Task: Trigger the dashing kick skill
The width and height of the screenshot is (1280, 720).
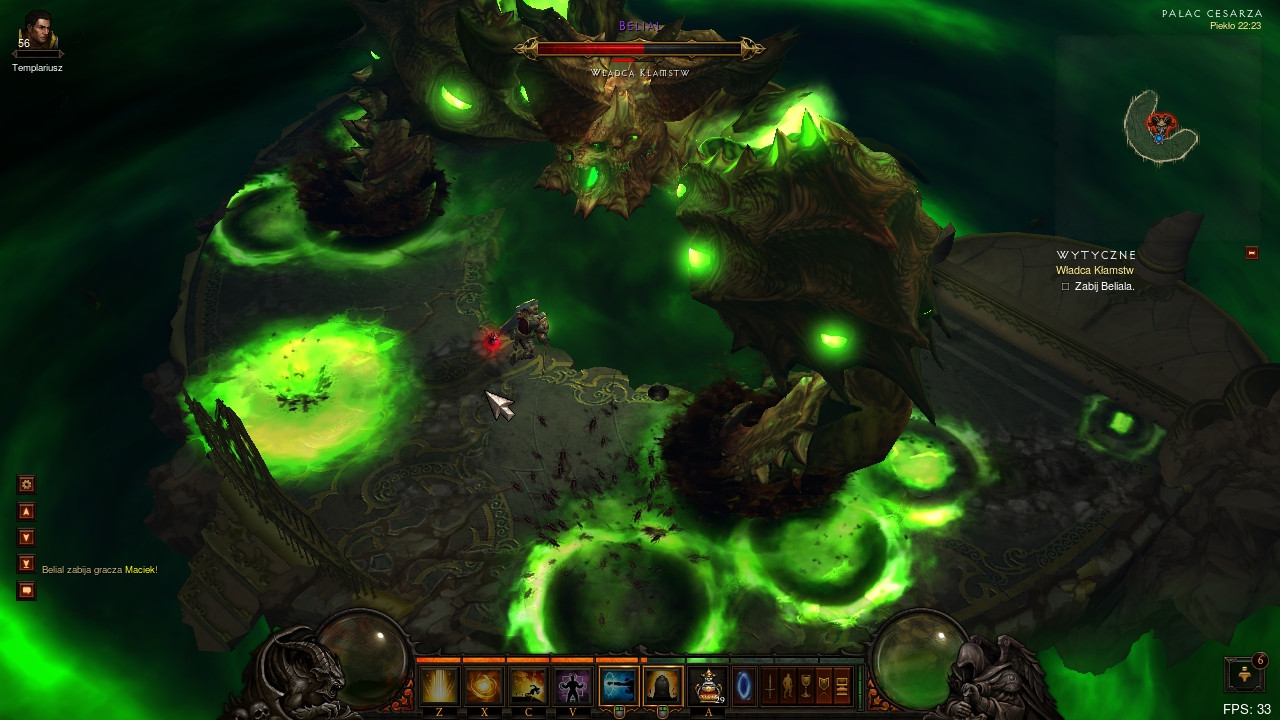Action: [529, 686]
